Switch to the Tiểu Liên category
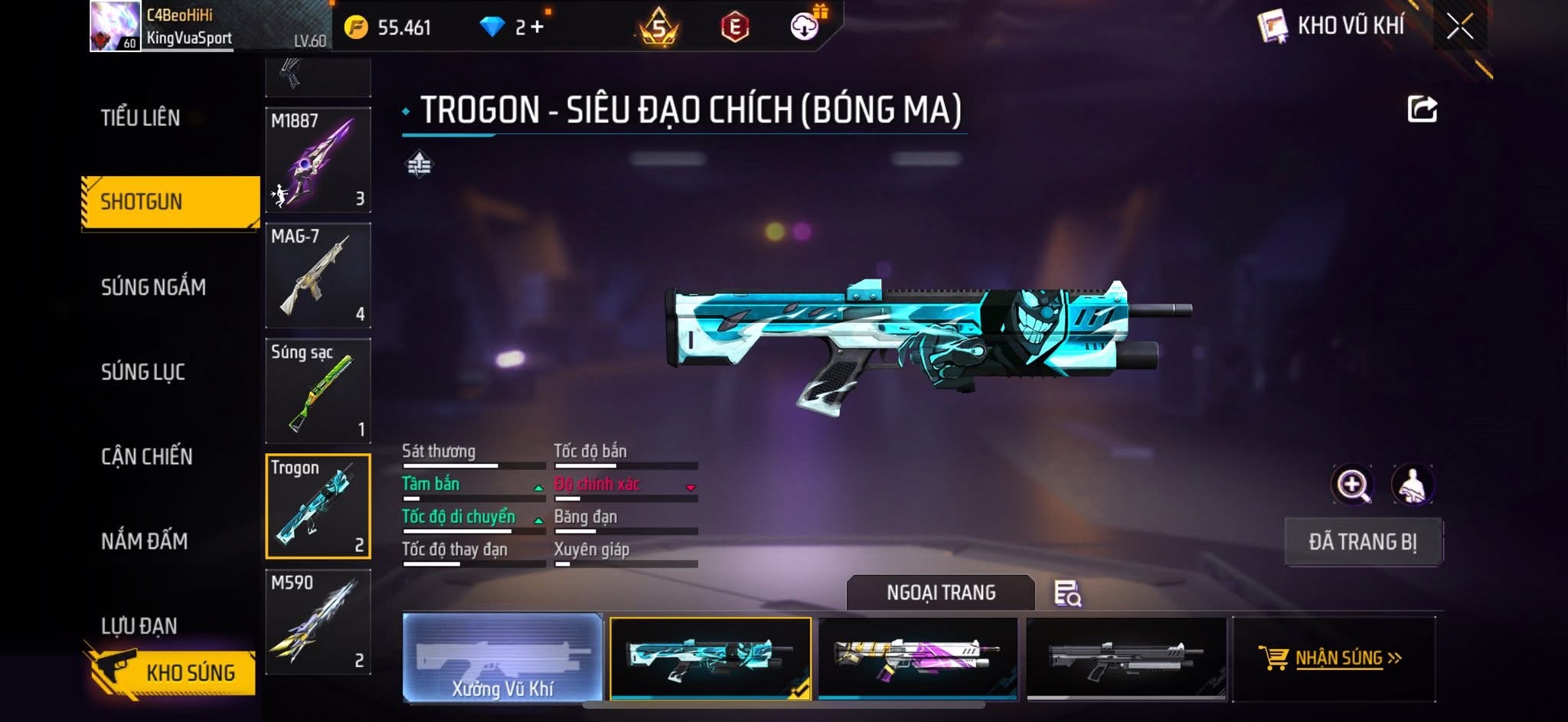Viewport: 1568px width, 722px height. 141,118
